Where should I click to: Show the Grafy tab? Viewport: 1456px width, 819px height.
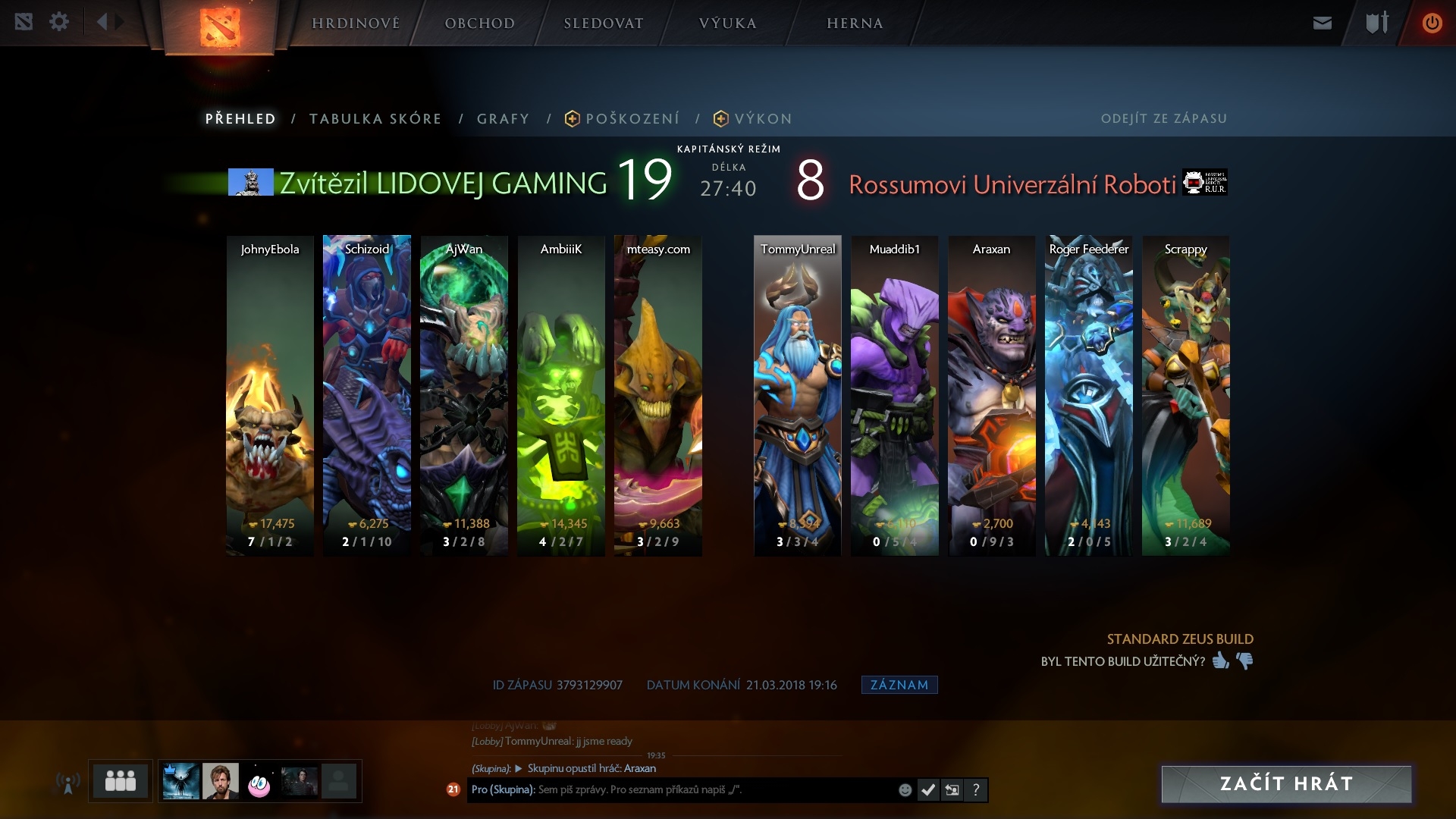pos(503,119)
